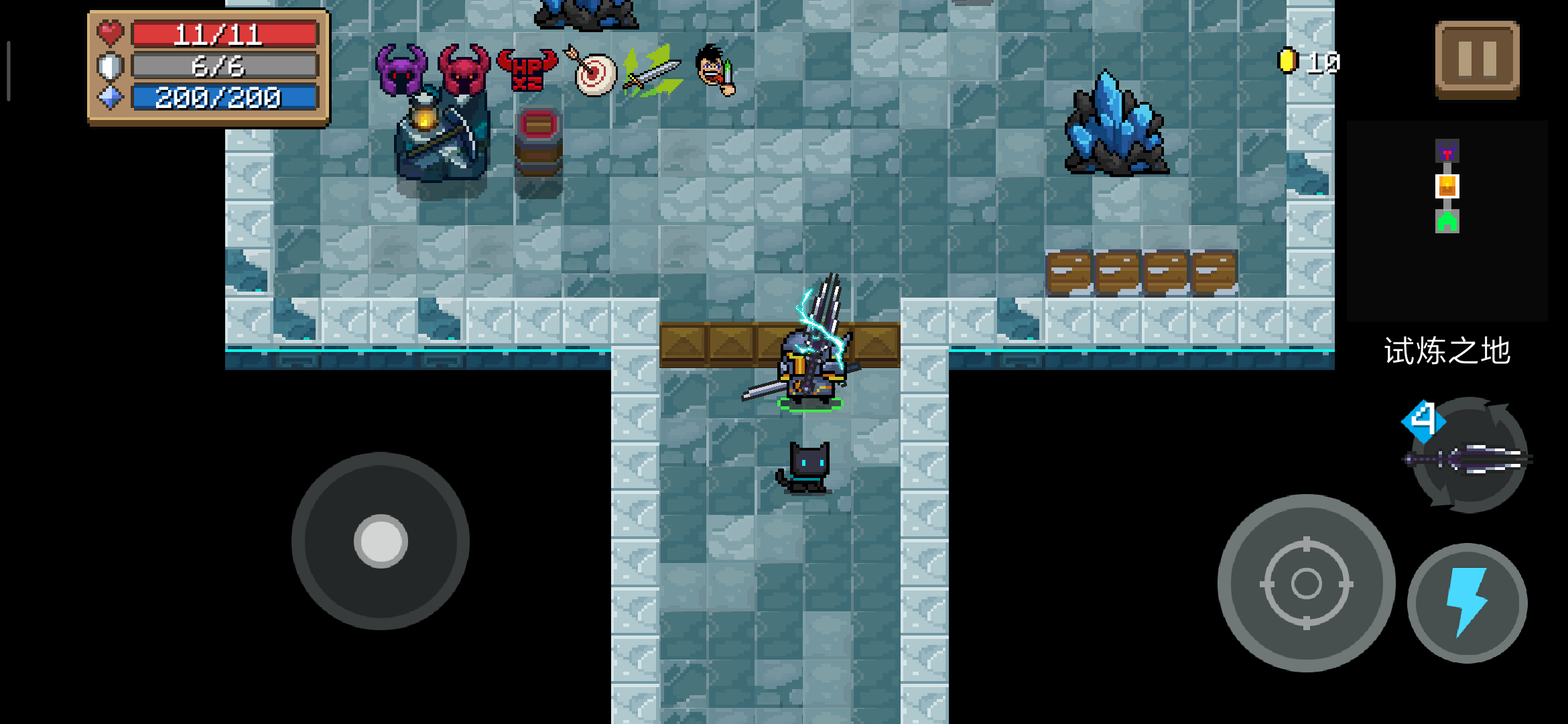Select the purple horned demon buff icon

[401, 70]
